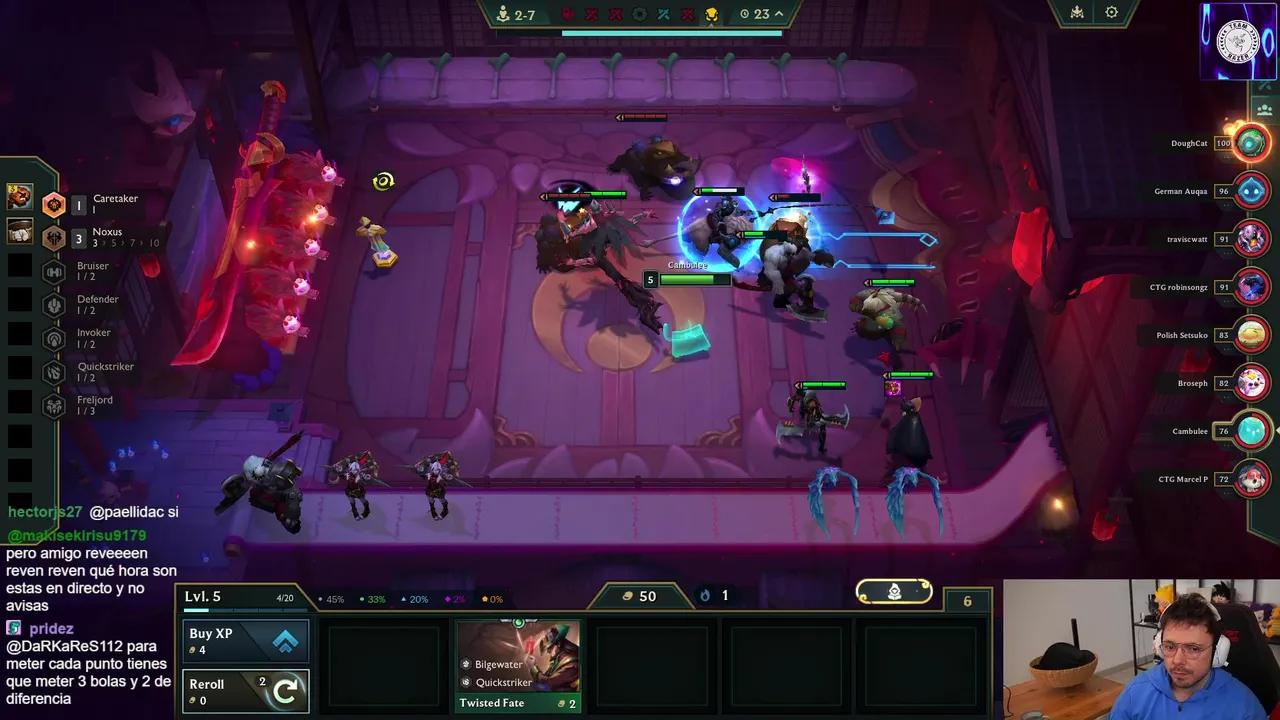The image size is (1280, 720).
Task: Select the Bruiser trait icon
Action: 54,271
